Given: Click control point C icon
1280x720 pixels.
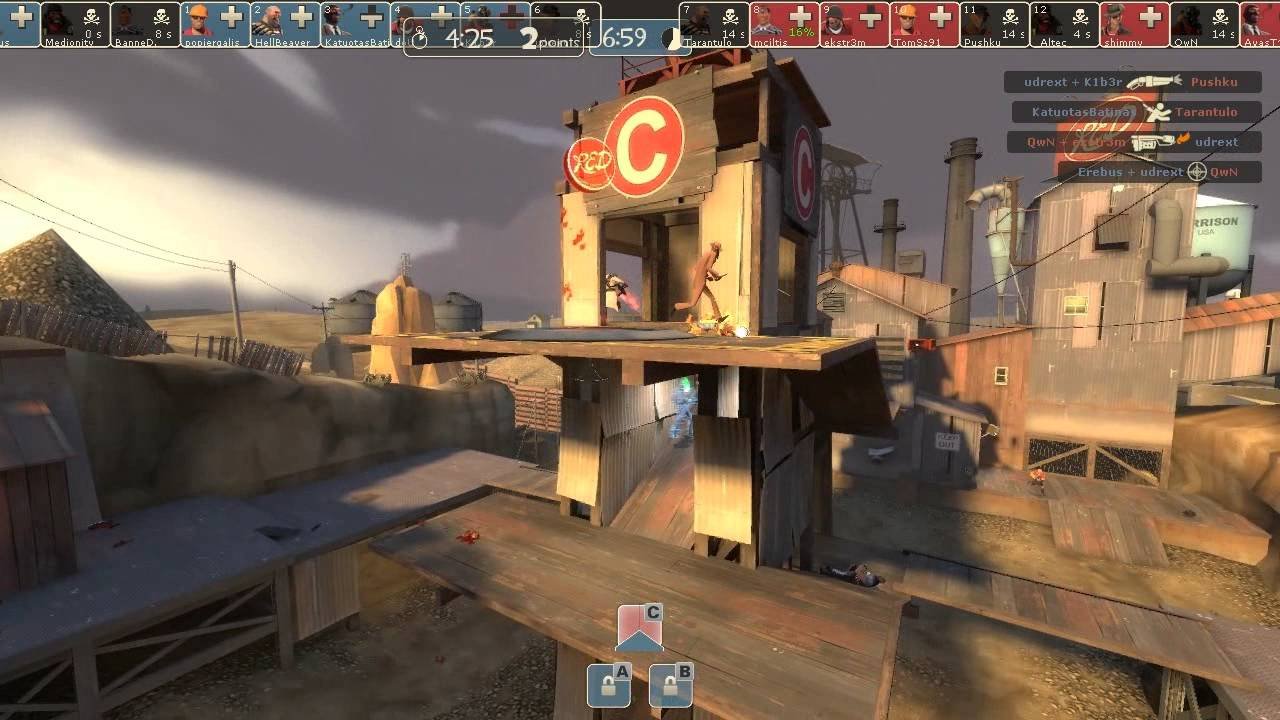Looking at the screenshot, I should click(x=639, y=628).
